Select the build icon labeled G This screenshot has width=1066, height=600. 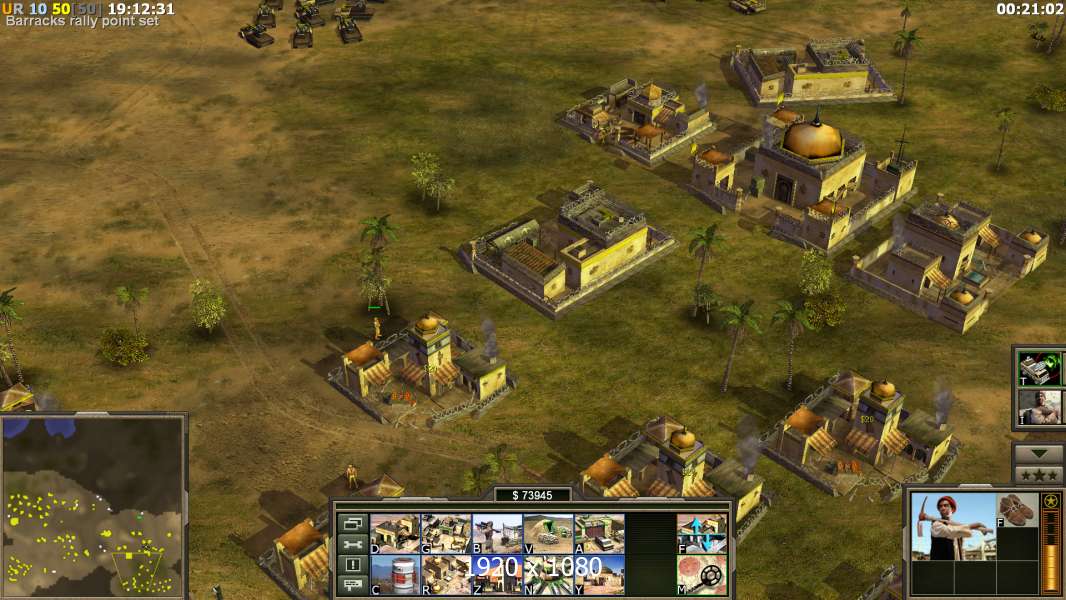pos(445,533)
